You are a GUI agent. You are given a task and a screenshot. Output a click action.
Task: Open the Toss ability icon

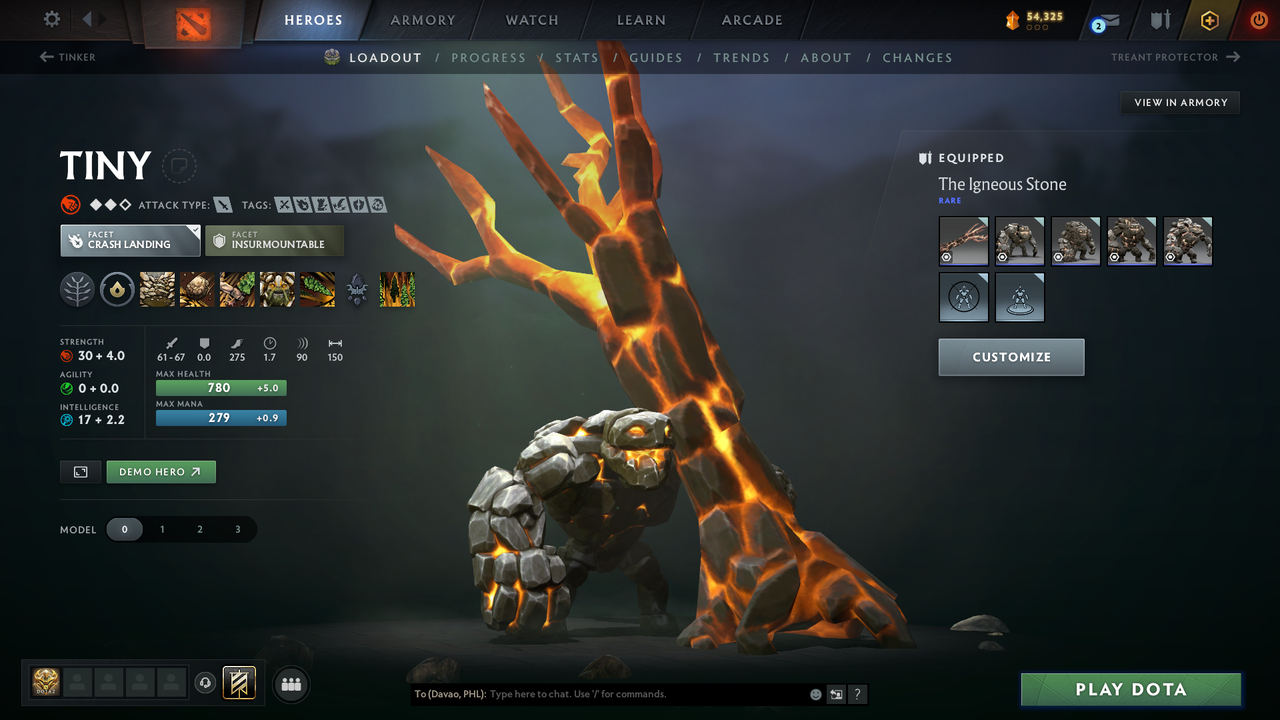tap(196, 290)
